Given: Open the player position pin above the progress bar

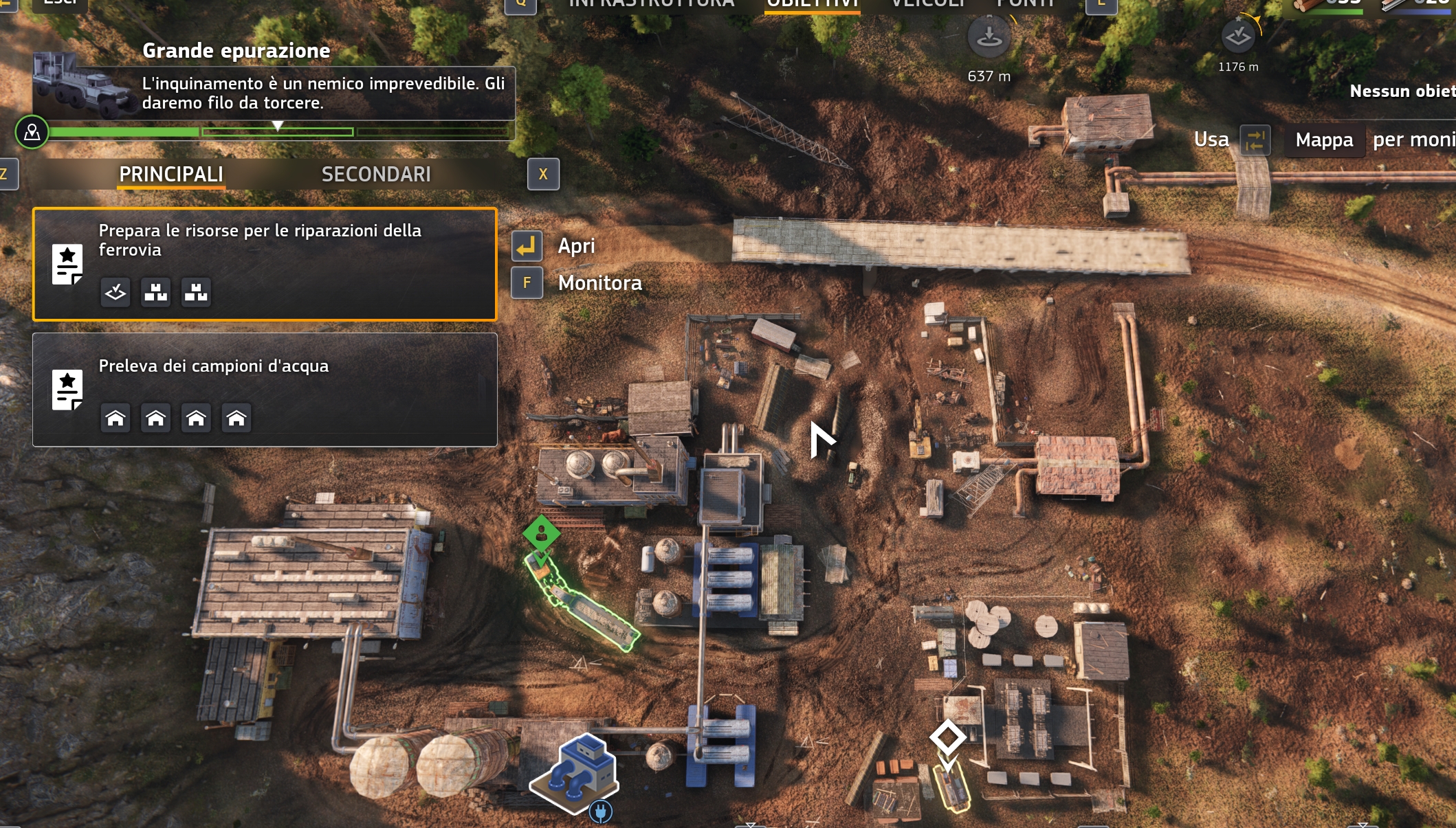Looking at the screenshot, I should [x=32, y=133].
